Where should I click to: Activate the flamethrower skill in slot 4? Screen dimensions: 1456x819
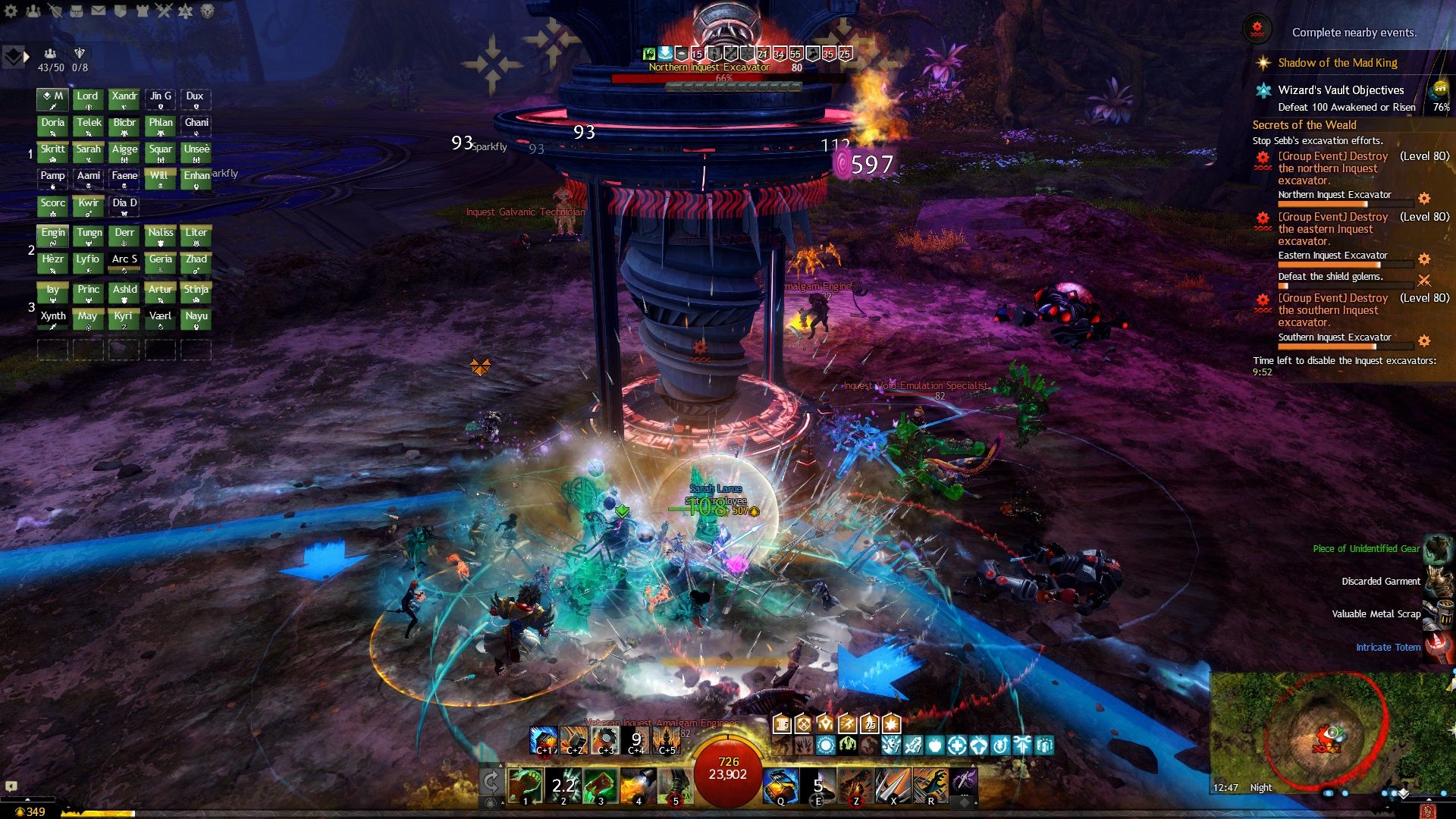pyautogui.click(x=638, y=785)
